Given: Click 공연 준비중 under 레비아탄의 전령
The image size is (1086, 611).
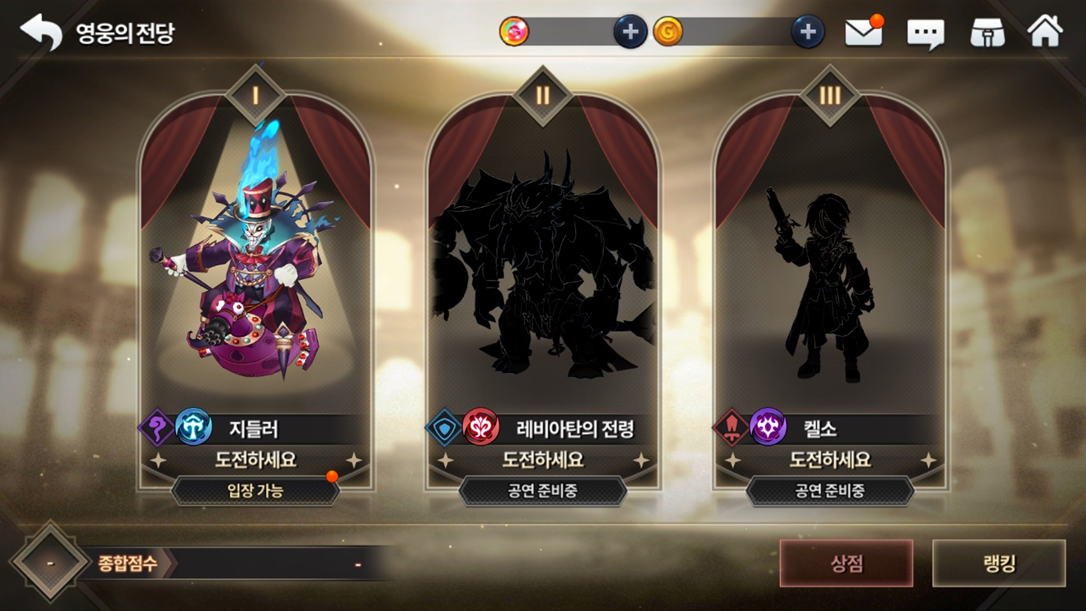Looking at the screenshot, I should coord(543,491).
